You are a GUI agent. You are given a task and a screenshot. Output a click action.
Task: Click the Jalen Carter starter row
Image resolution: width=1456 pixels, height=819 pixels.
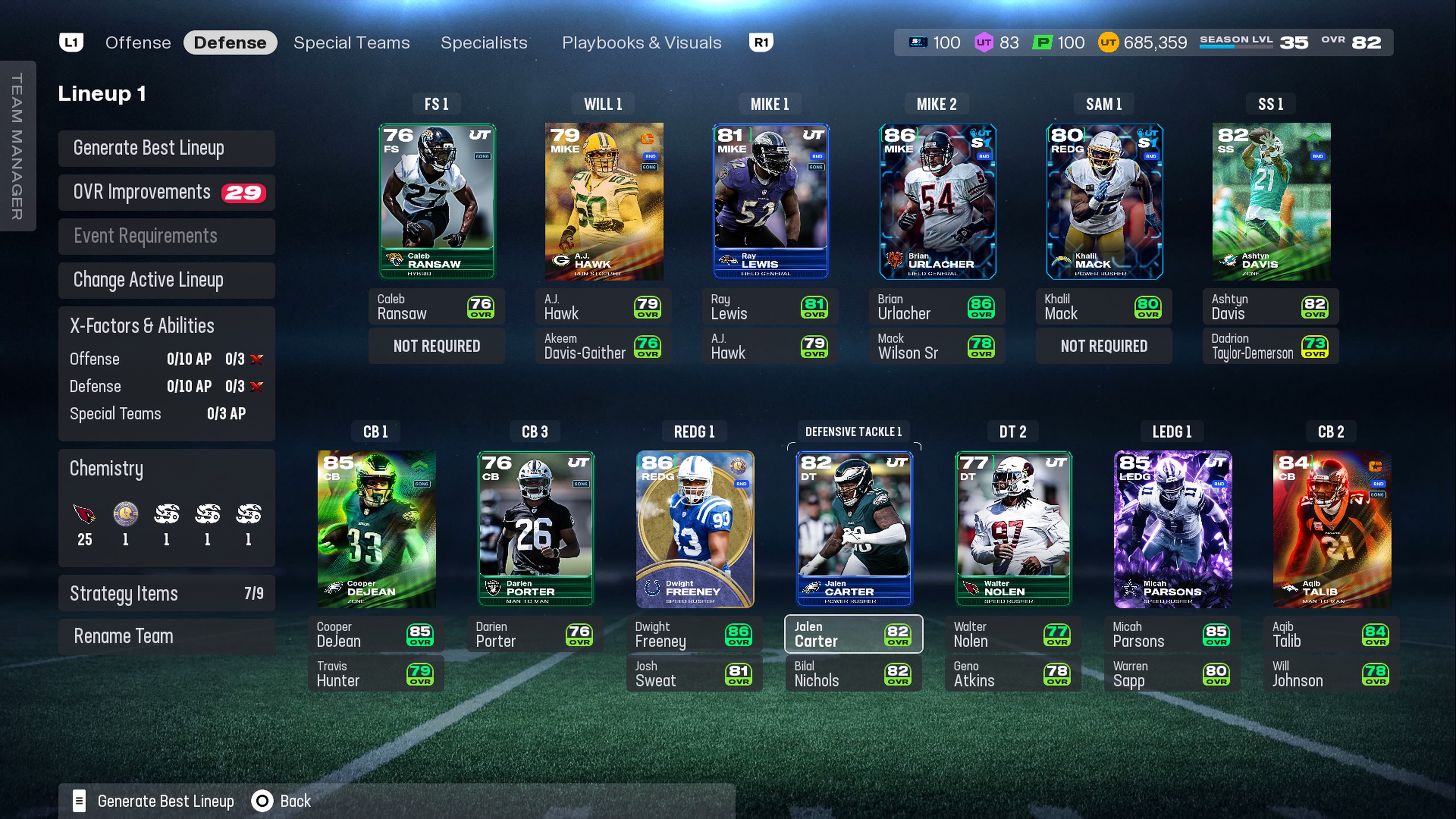coord(854,634)
